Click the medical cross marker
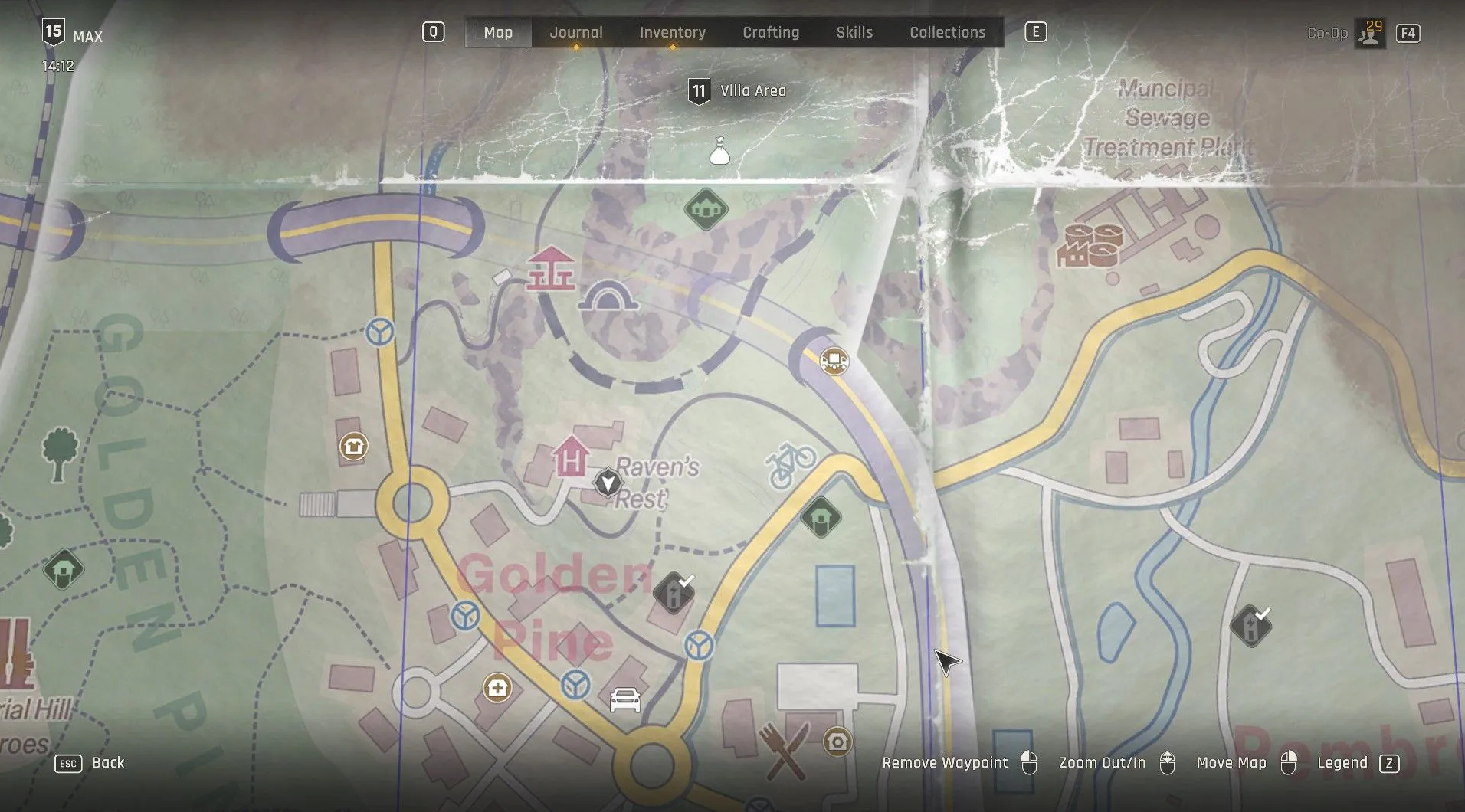The width and height of the screenshot is (1465, 812). tap(497, 688)
